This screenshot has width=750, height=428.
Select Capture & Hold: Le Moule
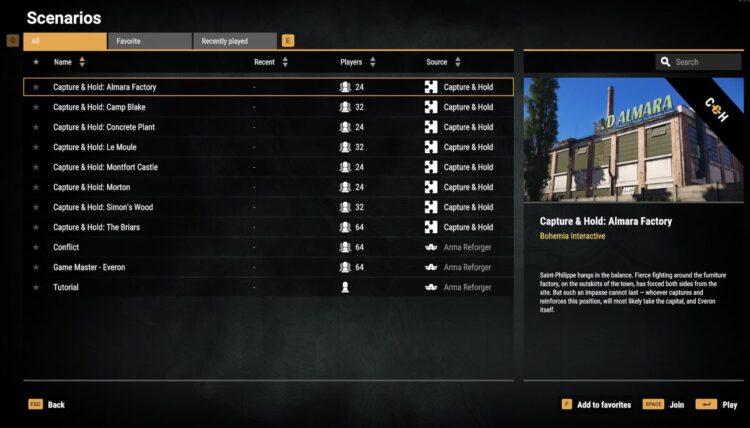96,147
